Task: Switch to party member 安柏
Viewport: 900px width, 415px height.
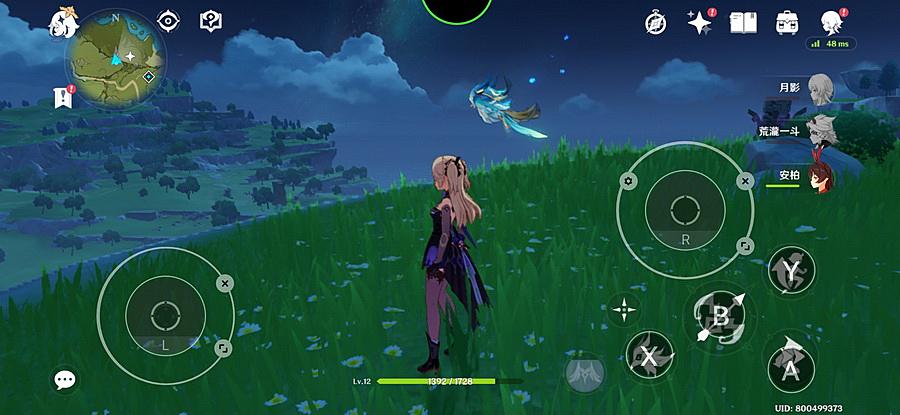Action: [x=820, y=176]
